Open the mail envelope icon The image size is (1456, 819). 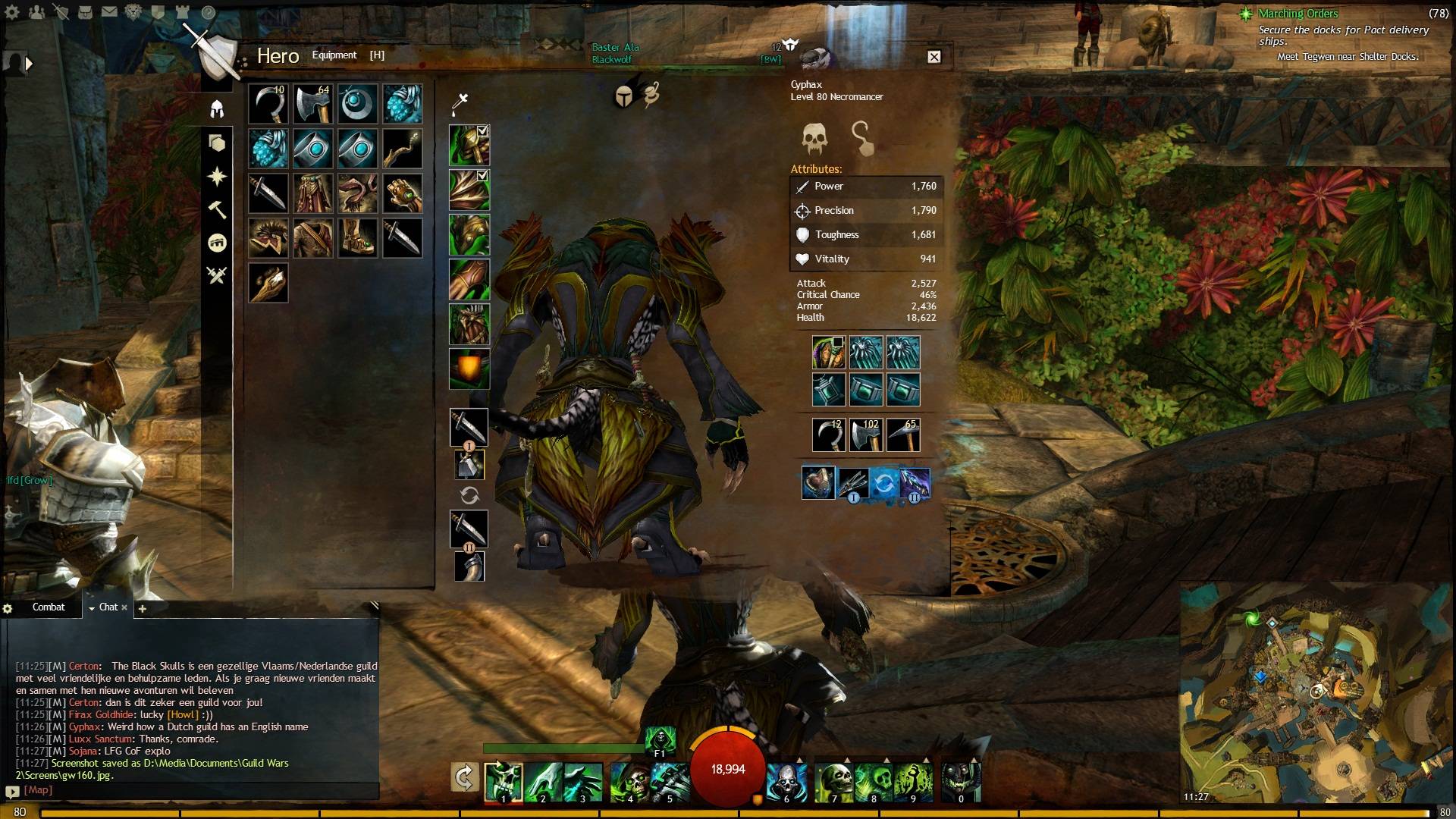click(109, 12)
